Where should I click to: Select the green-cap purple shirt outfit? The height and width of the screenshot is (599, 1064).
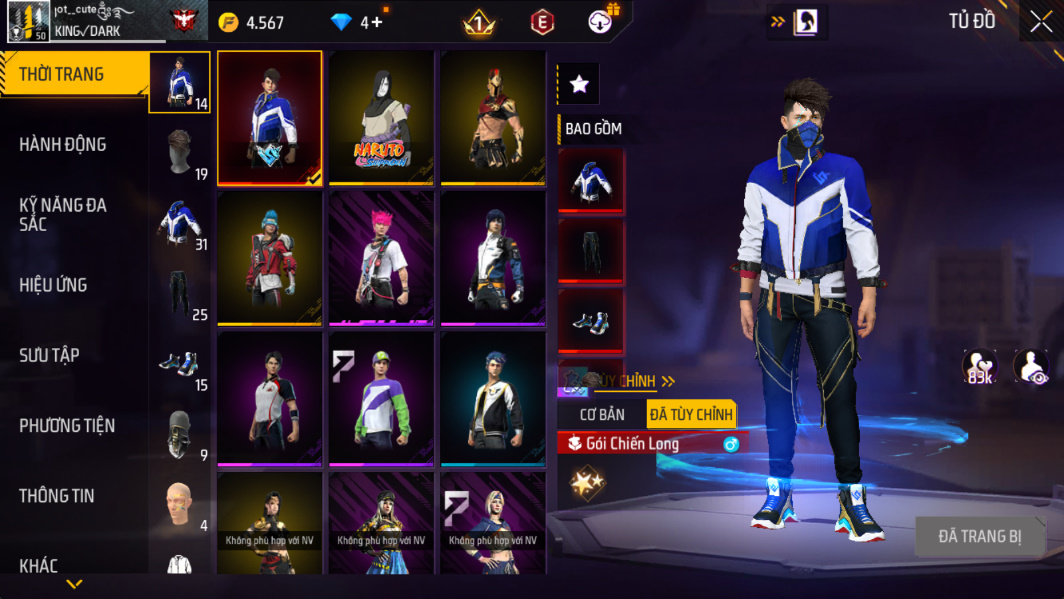coord(381,398)
